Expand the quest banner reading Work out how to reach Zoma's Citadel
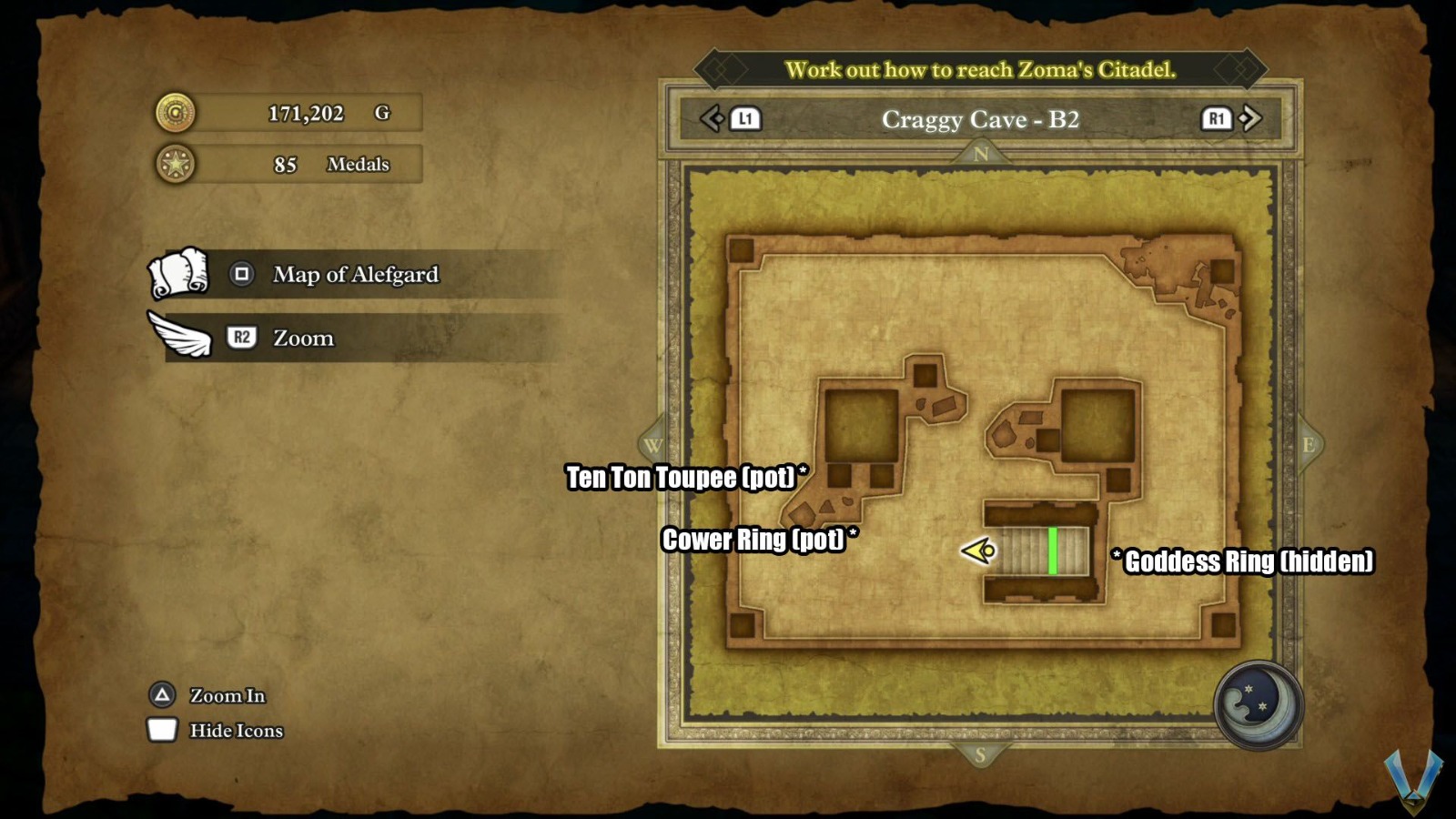The width and height of the screenshot is (1456, 819). coord(978,69)
